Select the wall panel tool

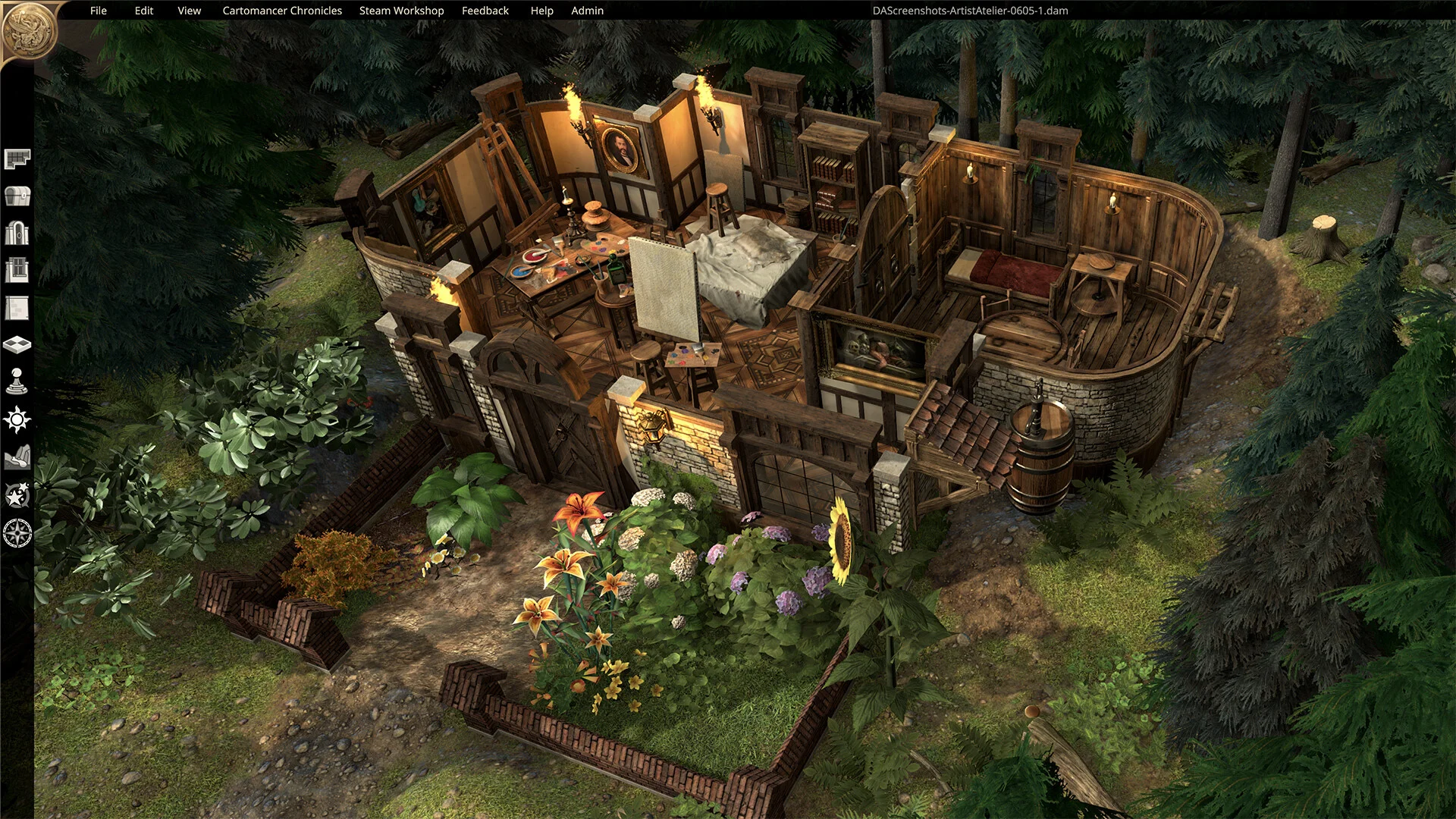(17, 308)
